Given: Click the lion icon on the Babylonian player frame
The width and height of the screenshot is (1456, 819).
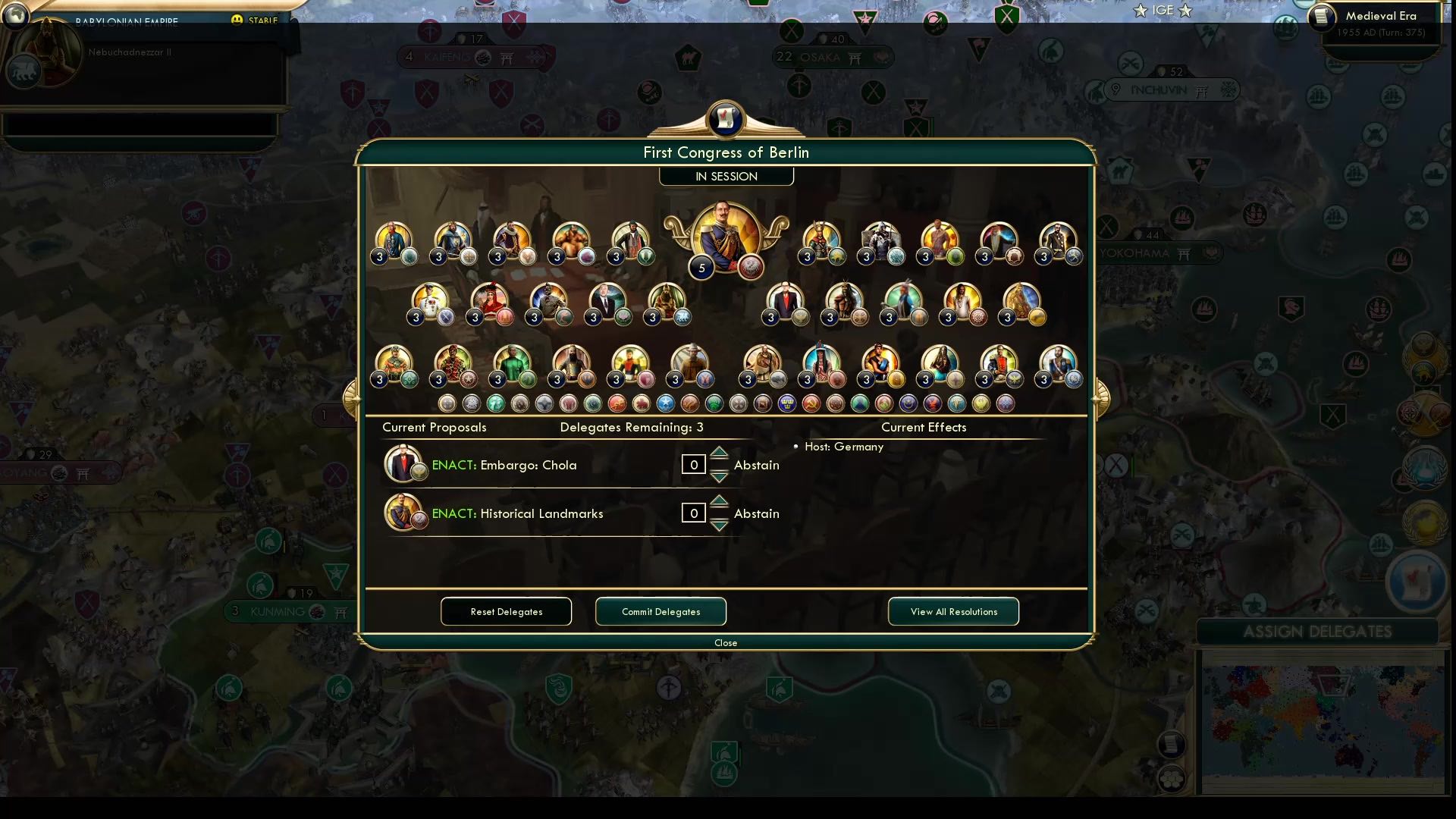Looking at the screenshot, I should 25,71.
